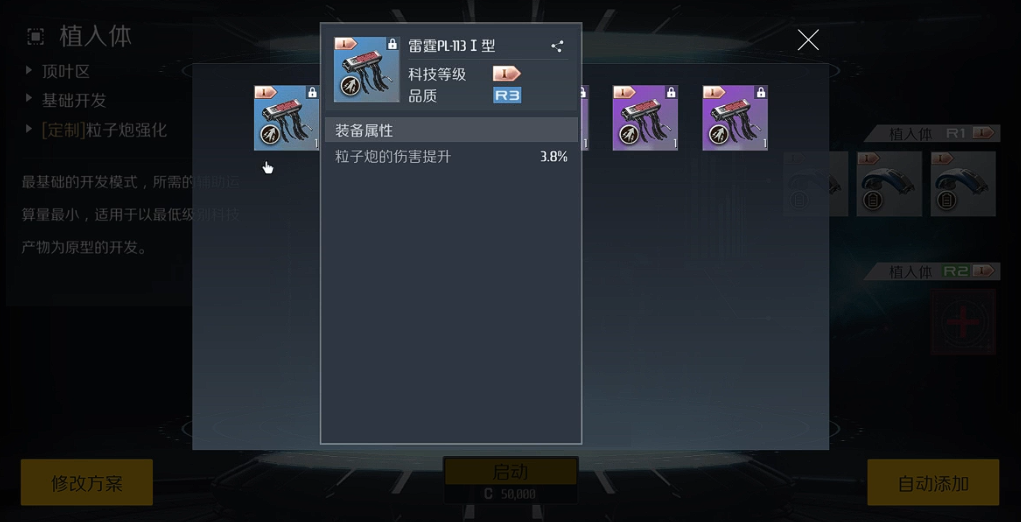Add implant using red plus slot
This screenshot has height=522, width=1021.
click(962, 322)
